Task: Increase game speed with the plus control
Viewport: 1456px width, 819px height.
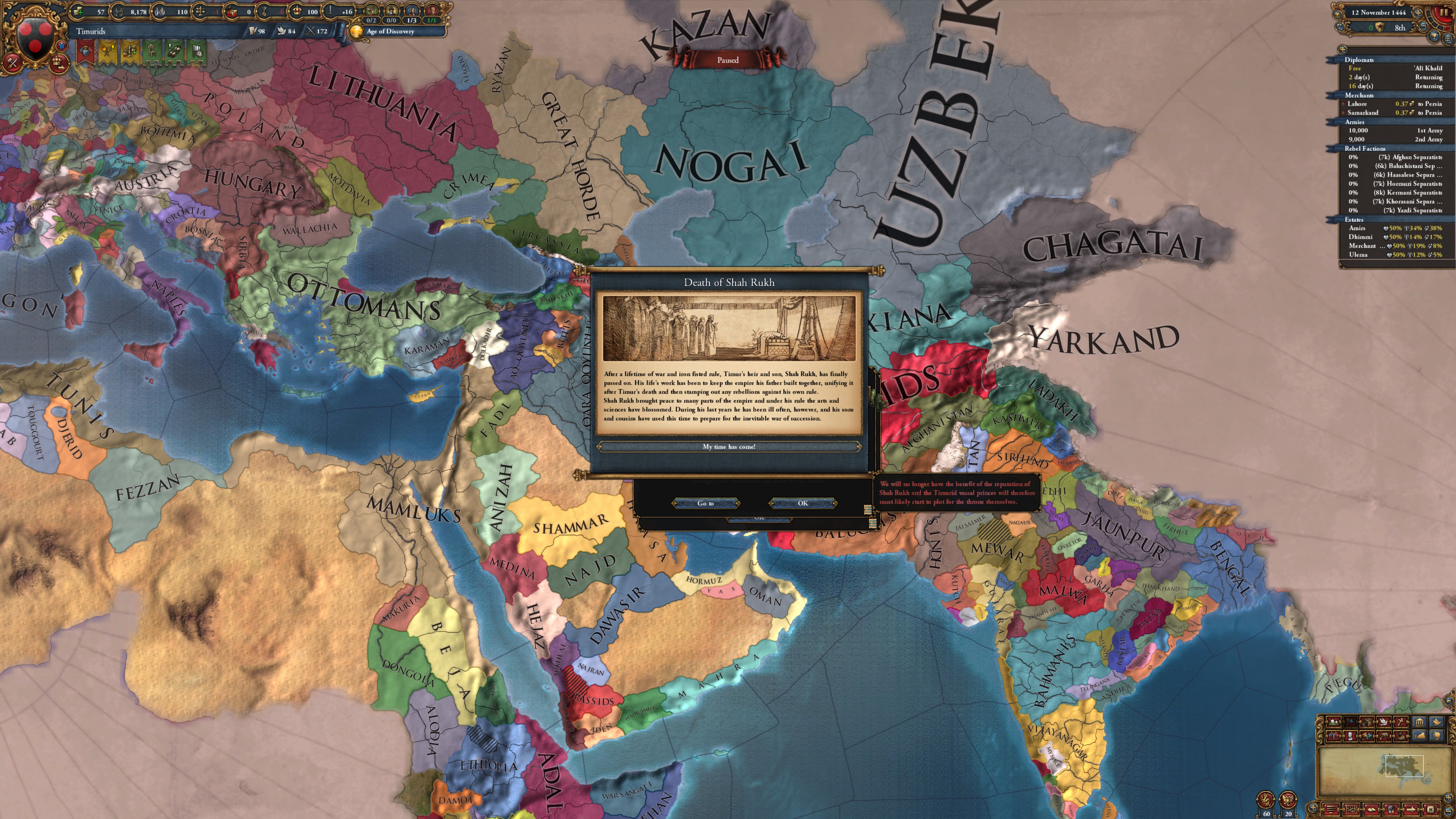Action: click(1419, 13)
